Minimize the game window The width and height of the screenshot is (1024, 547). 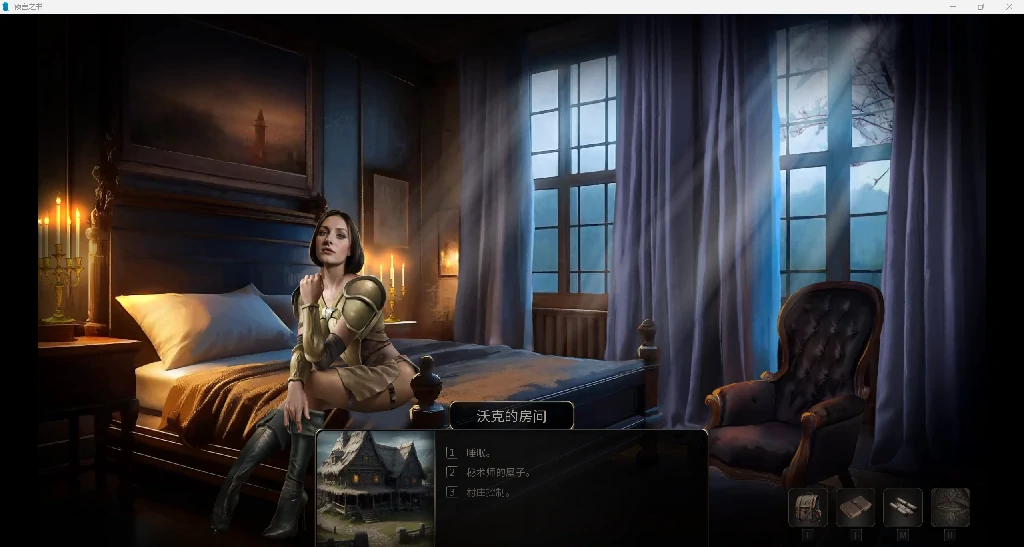[951, 7]
